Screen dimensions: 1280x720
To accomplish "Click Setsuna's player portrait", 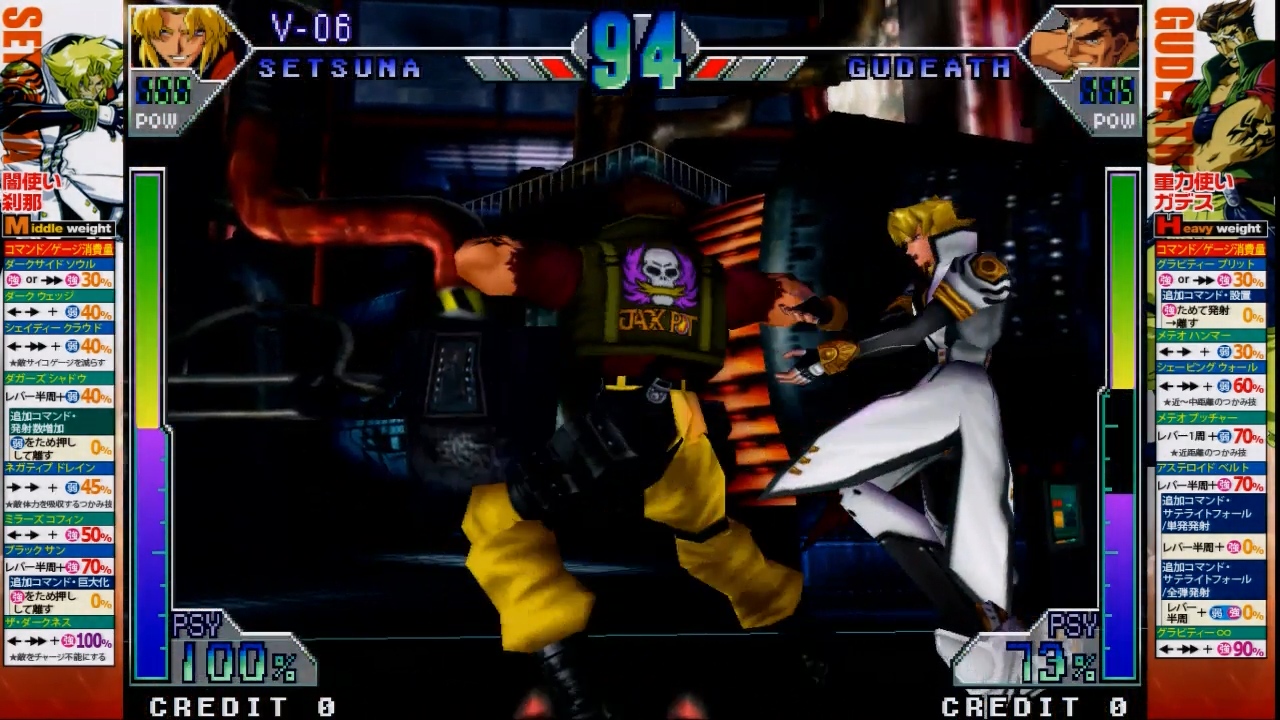I will pyautogui.click(x=177, y=40).
